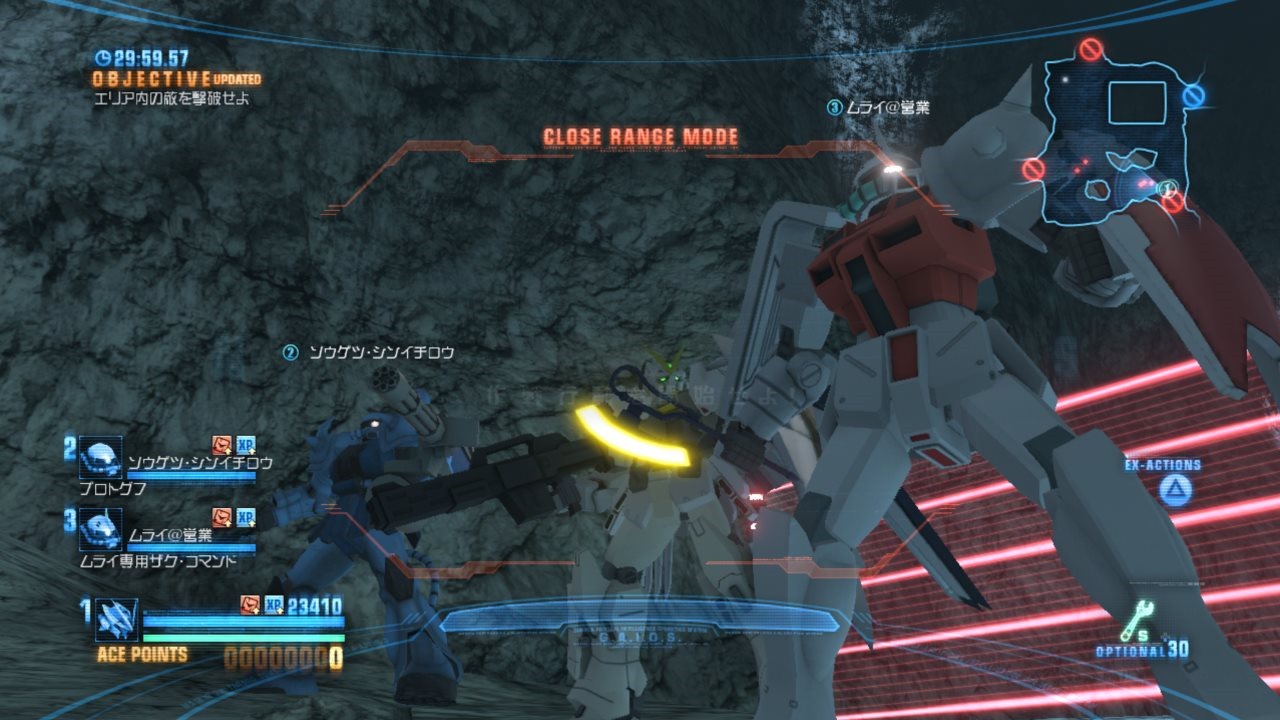Select player 1 mobile suit portrait
The height and width of the screenshot is (720, 1280).
116,620
